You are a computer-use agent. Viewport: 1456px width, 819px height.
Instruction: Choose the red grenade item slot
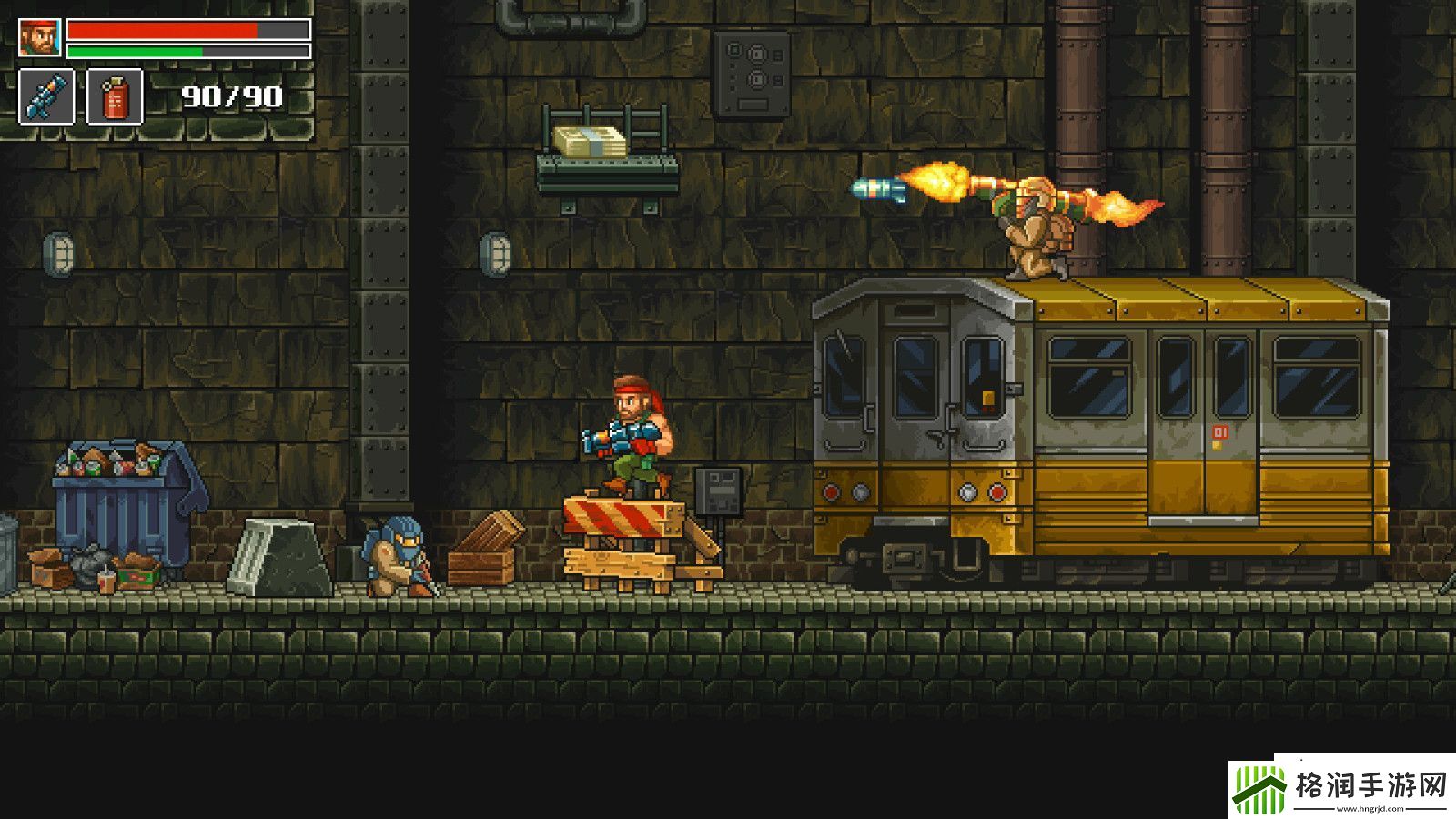click(x=115, y=96)
